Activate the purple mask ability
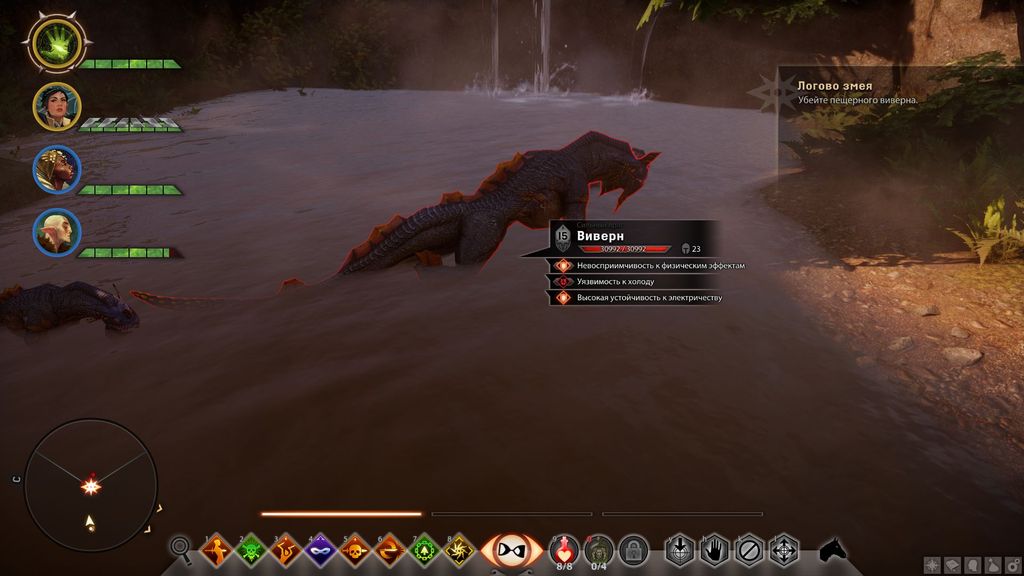Image resolution: width=1024 pixels, height=576 pixels. 320,549
